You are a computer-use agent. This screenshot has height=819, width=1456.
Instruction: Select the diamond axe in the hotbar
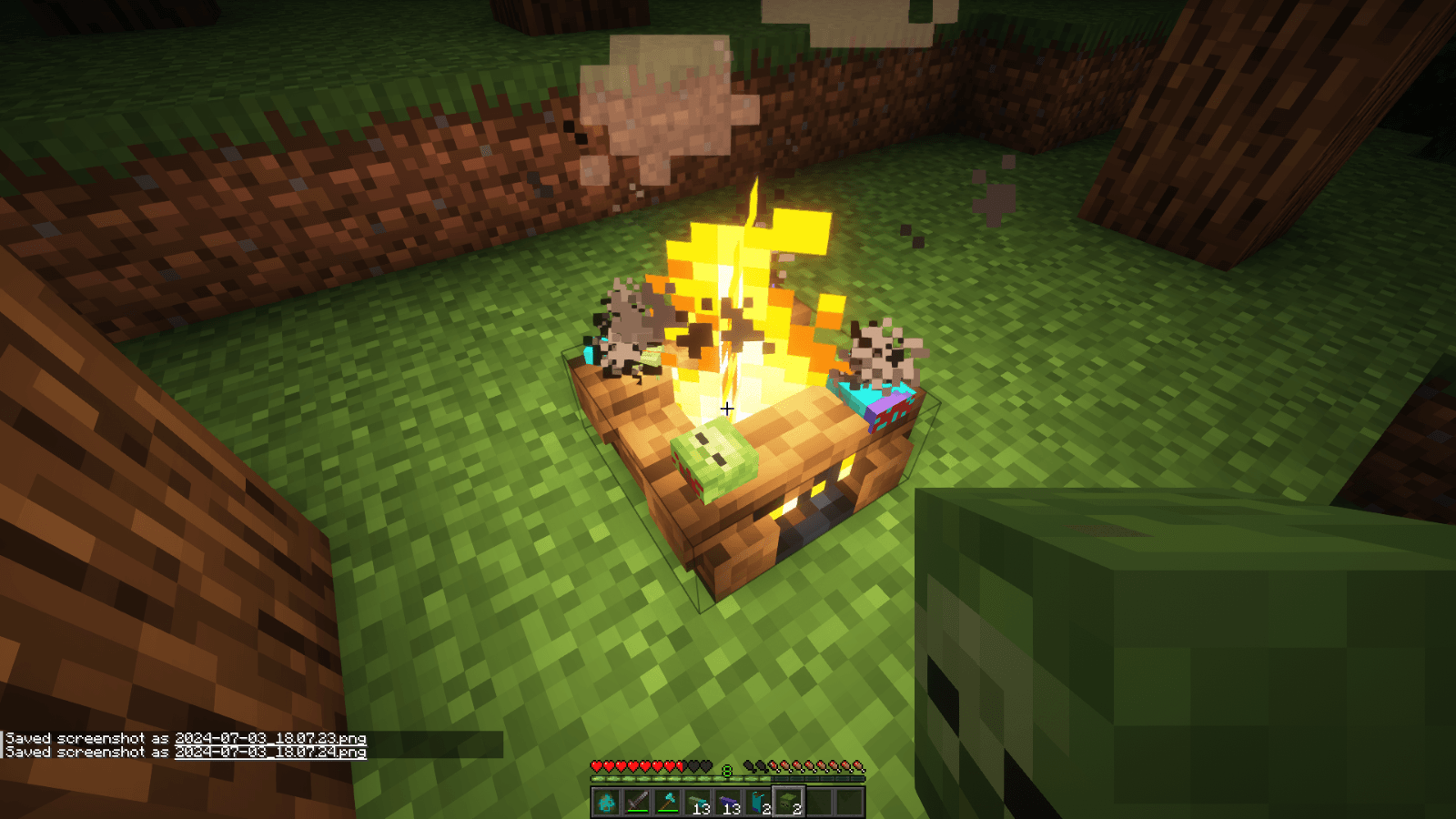667,802
